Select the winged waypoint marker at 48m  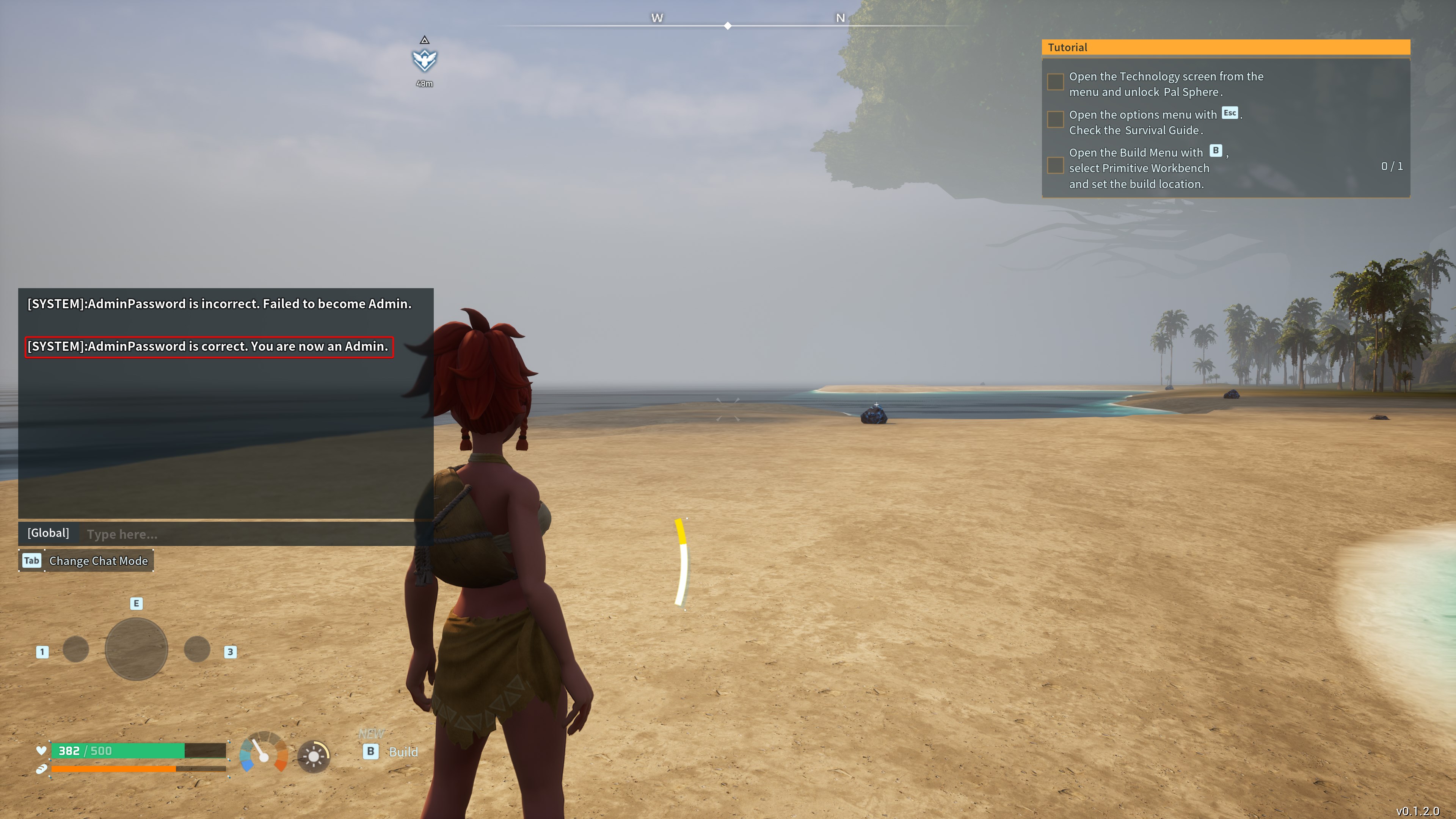coord(425,60)
